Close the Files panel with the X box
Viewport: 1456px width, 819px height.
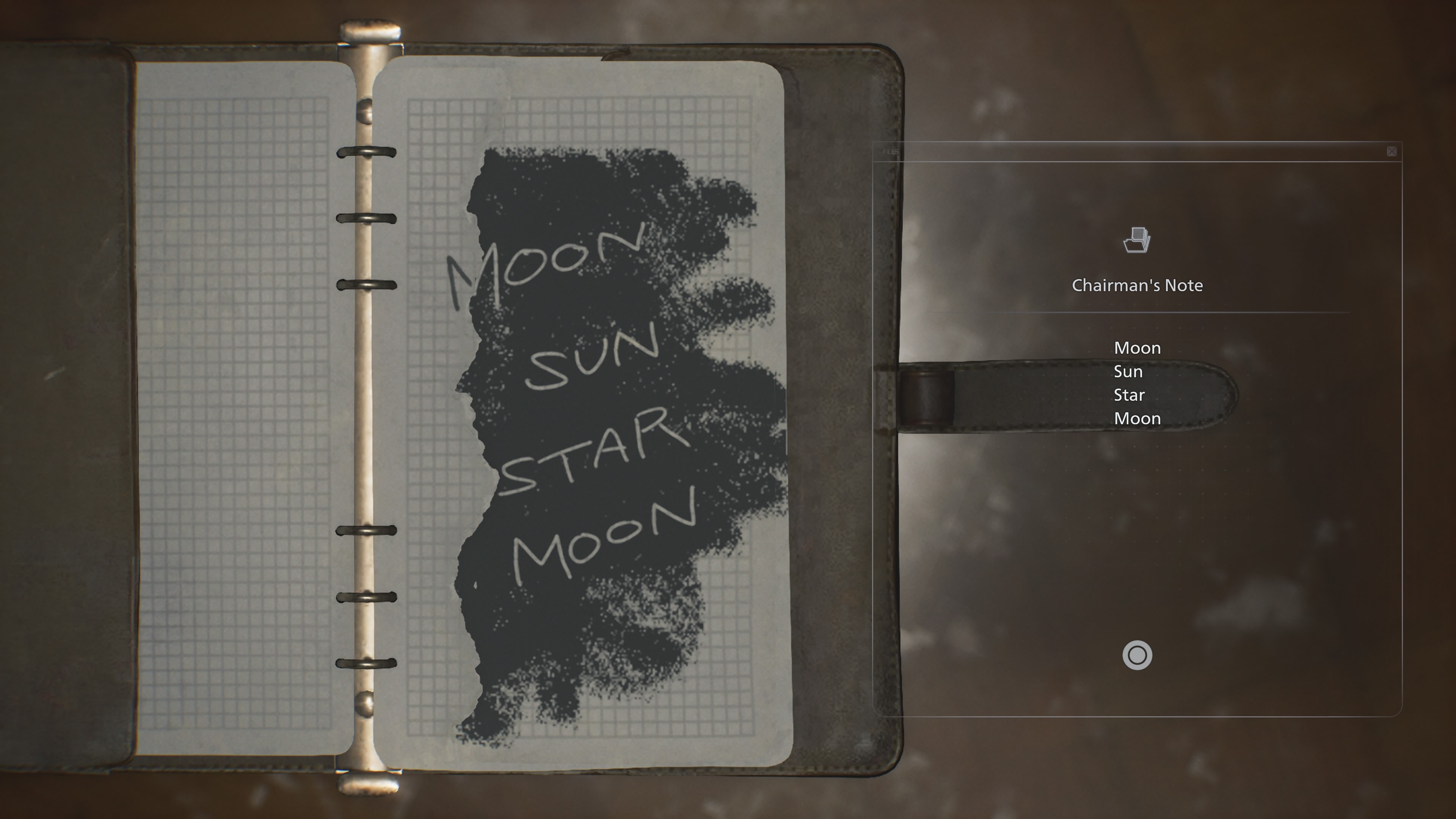coord(1392,152)
